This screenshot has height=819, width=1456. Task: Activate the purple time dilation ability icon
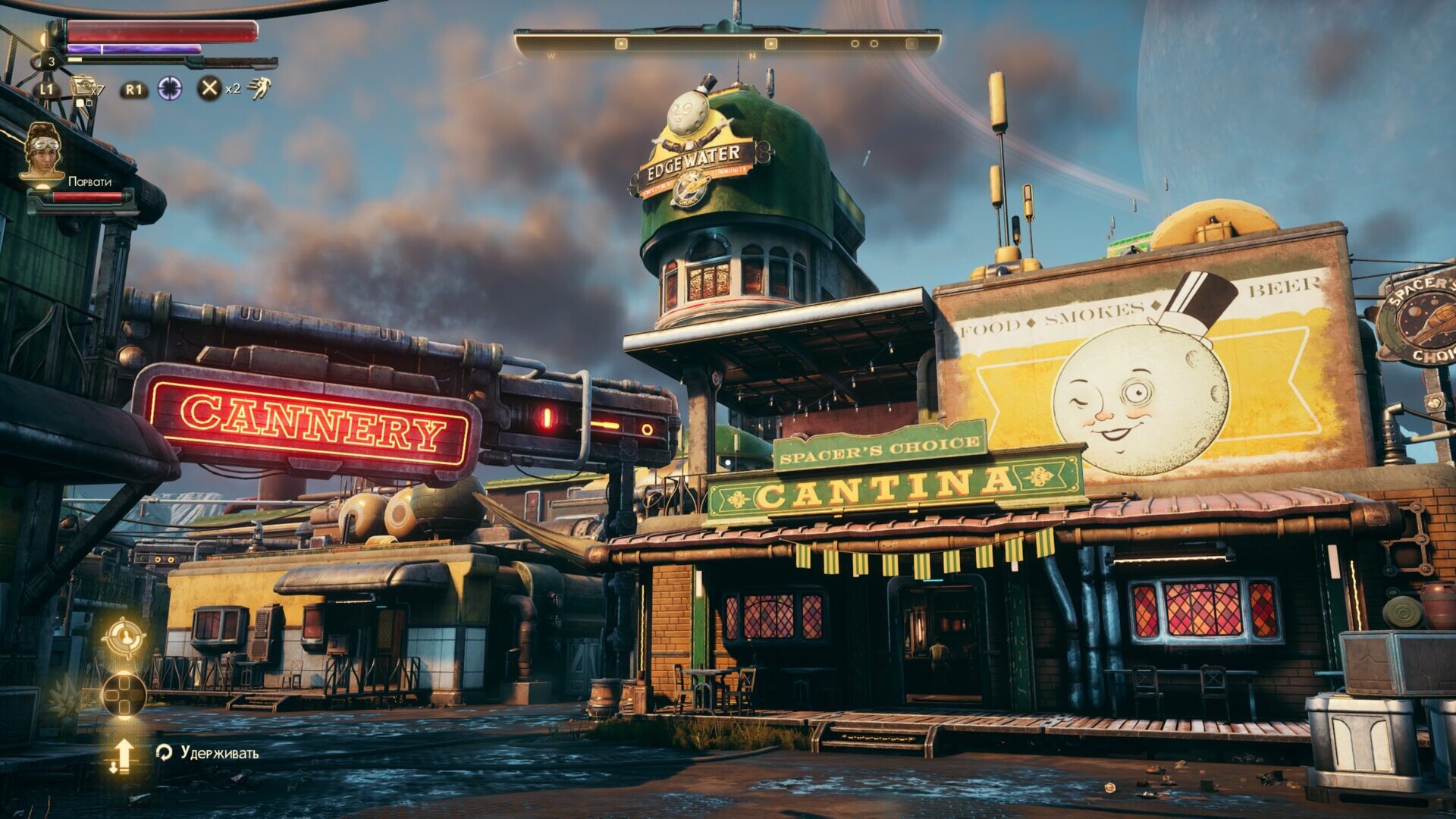pyautogui.click(x=170, y=89)
